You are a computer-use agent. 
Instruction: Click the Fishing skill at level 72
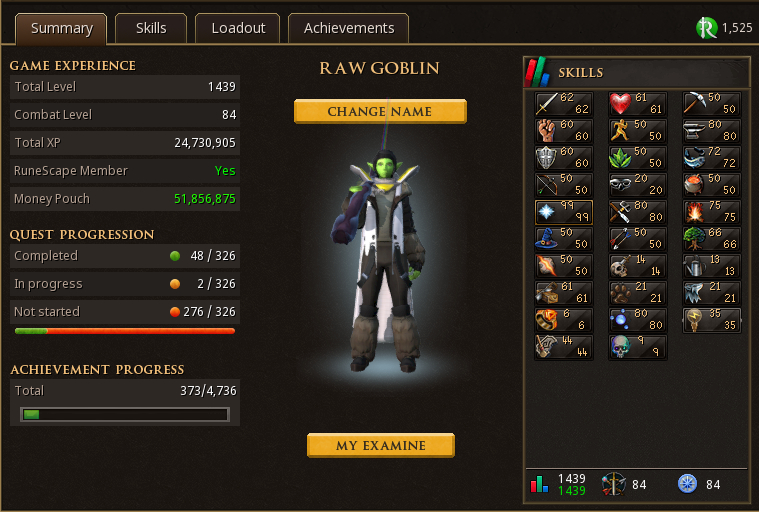coord(712,158)
